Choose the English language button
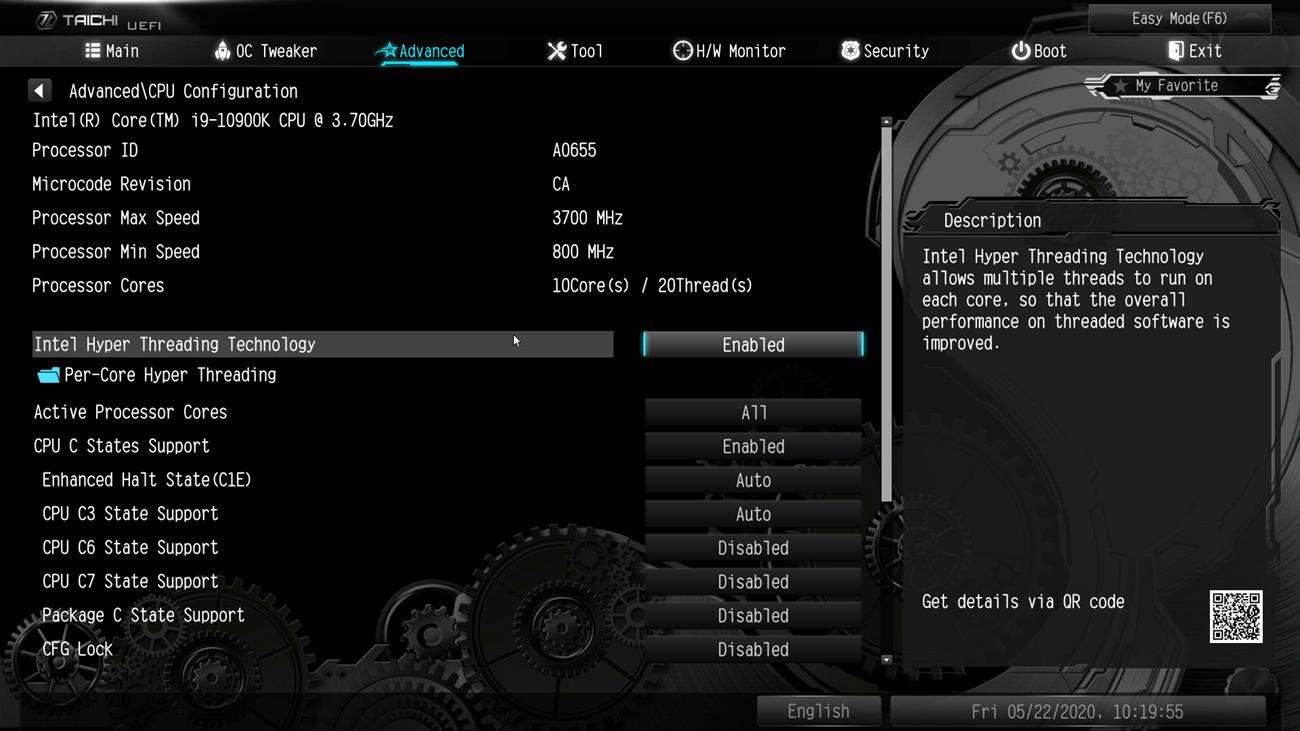Viewport: 1300px width, 731px height. point(818,712)
